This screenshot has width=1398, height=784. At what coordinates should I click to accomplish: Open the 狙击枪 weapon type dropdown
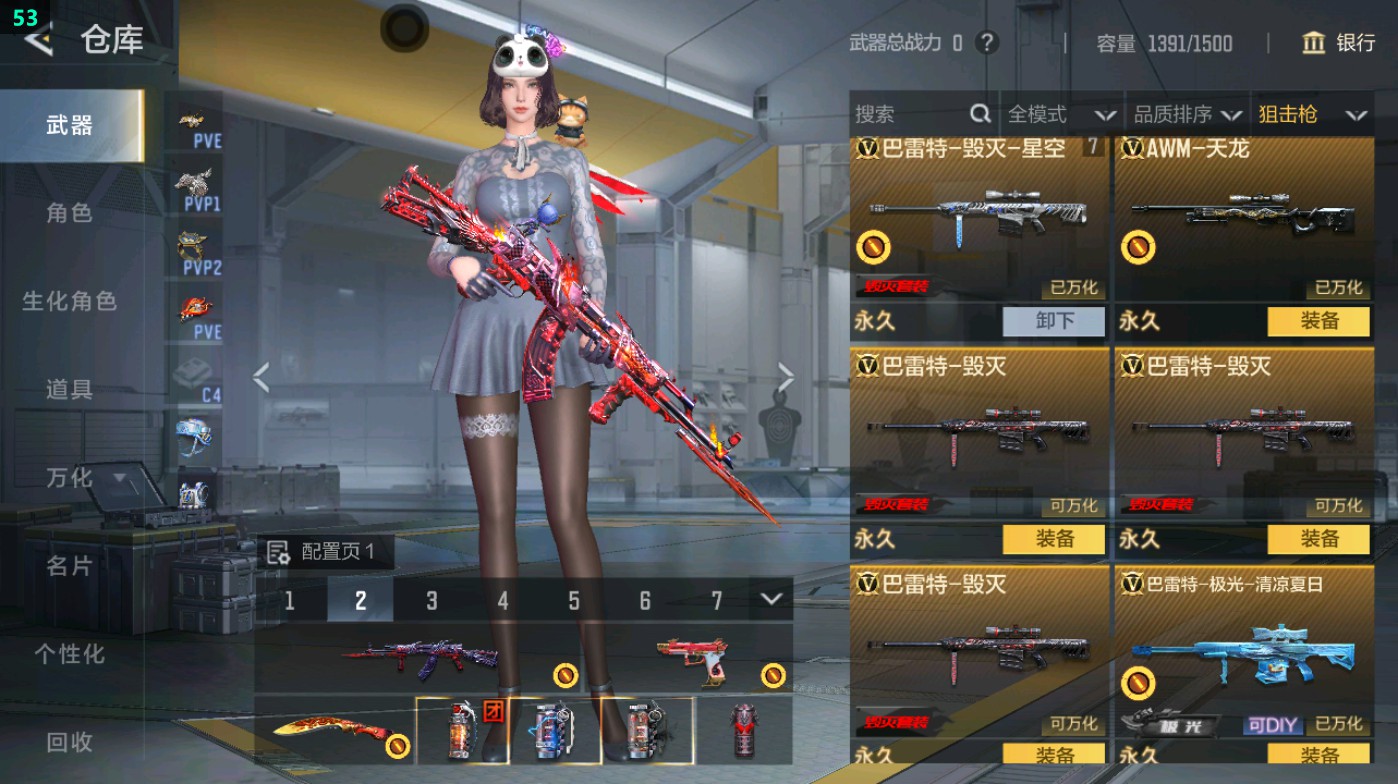coord(1312,115)
